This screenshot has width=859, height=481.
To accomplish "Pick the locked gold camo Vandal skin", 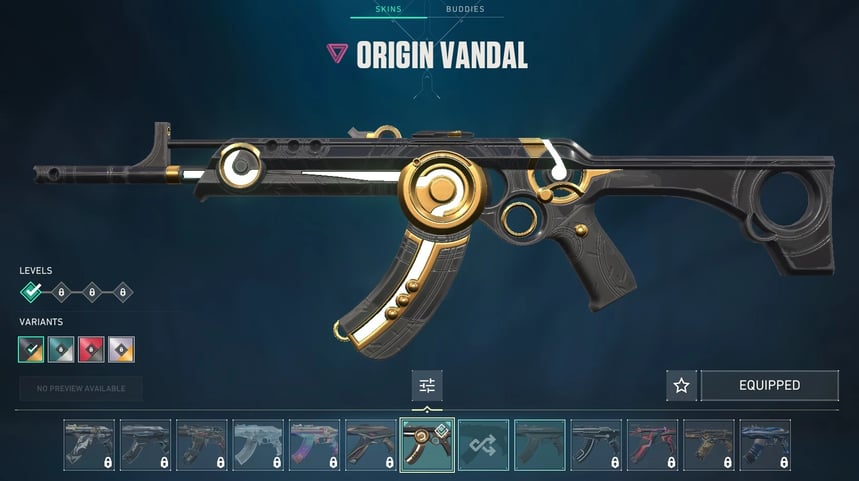I will (708, 444).
